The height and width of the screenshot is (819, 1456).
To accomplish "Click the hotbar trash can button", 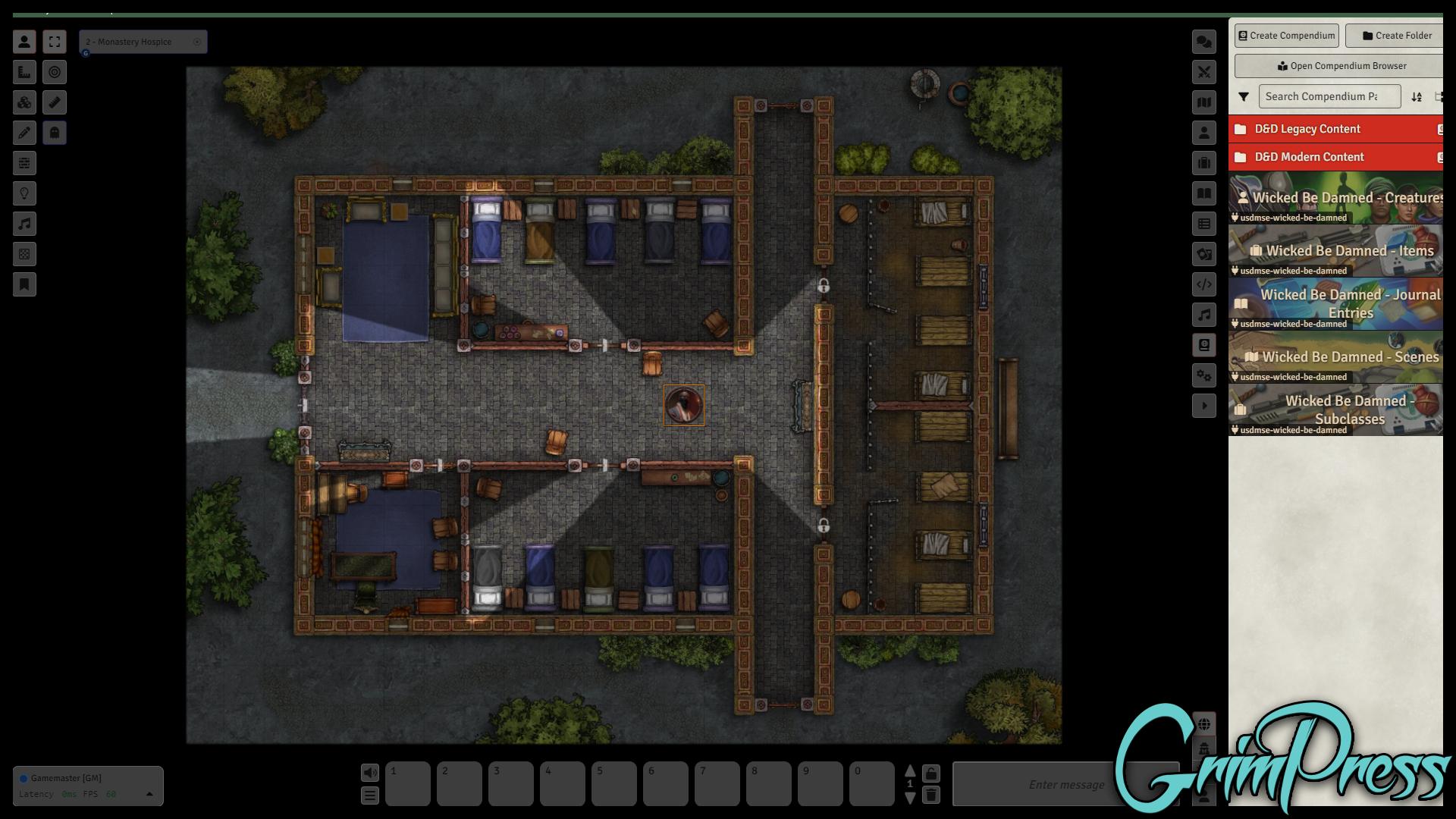I will coord(931,795).
